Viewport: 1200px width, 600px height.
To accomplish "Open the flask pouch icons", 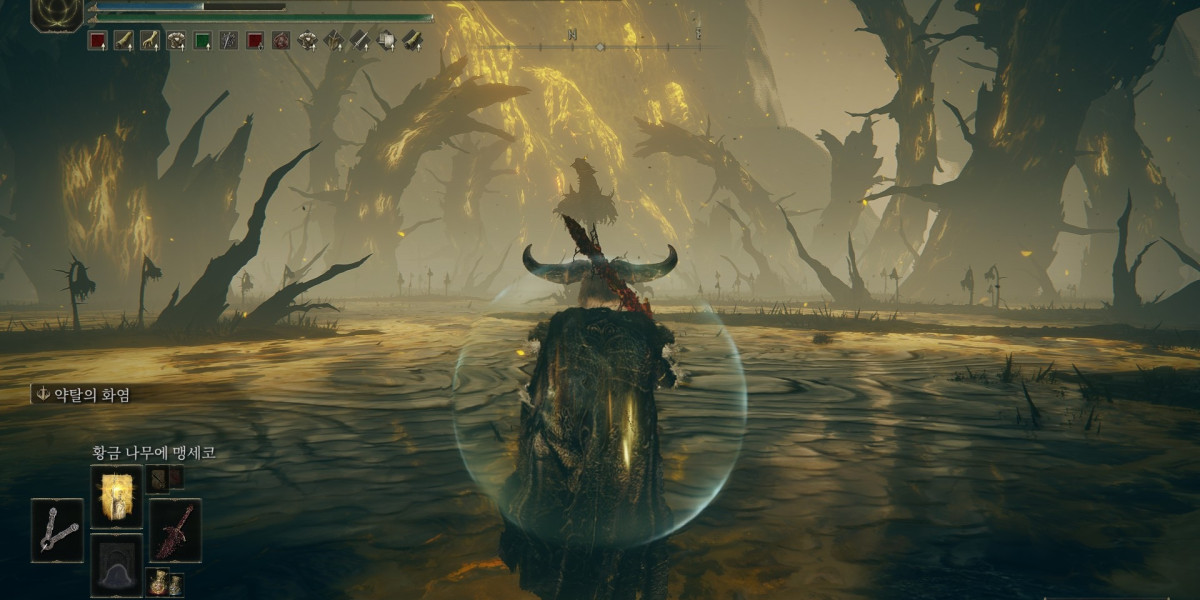I will coord(163,582).
